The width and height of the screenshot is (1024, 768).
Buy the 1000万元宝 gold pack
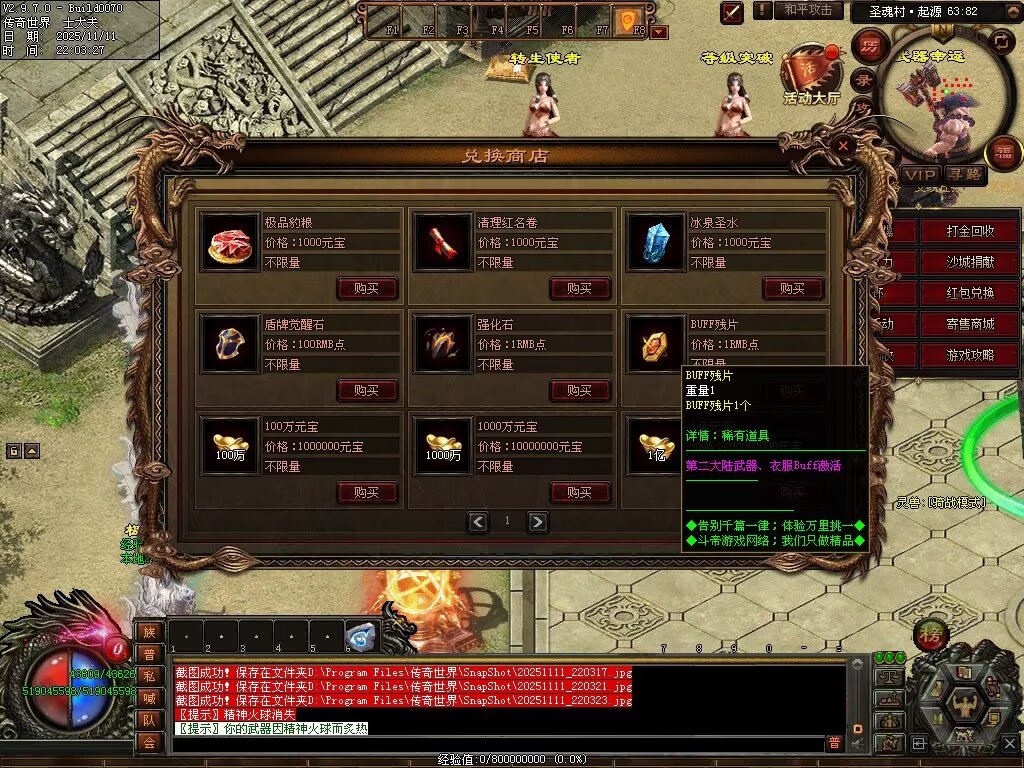click(580, 492)
